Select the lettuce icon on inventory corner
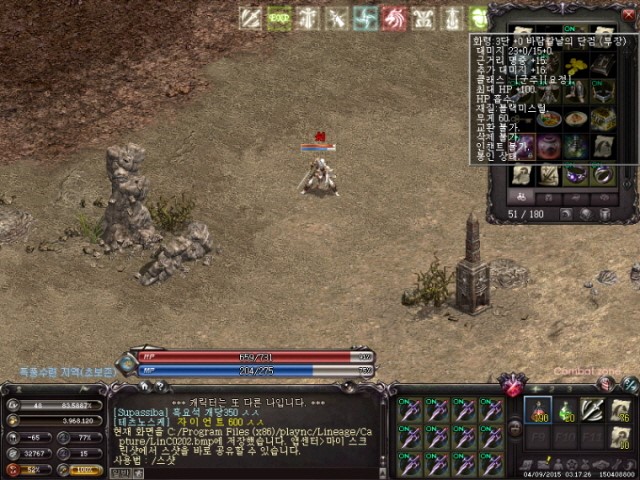Image resolution: width=640 pixels, height=480 pixels. (x=480, y=18)
